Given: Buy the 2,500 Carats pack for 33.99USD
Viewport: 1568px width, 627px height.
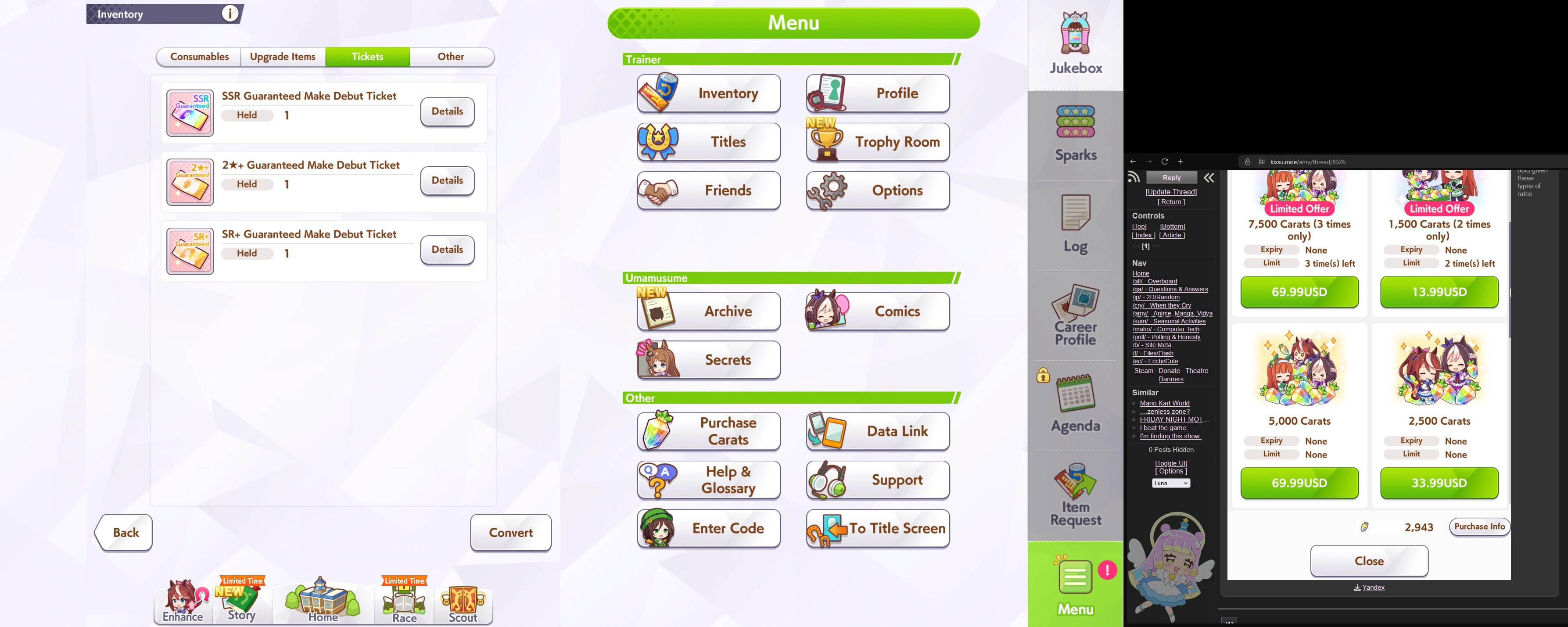Looking at the screenshot, I should point(1439,483).
